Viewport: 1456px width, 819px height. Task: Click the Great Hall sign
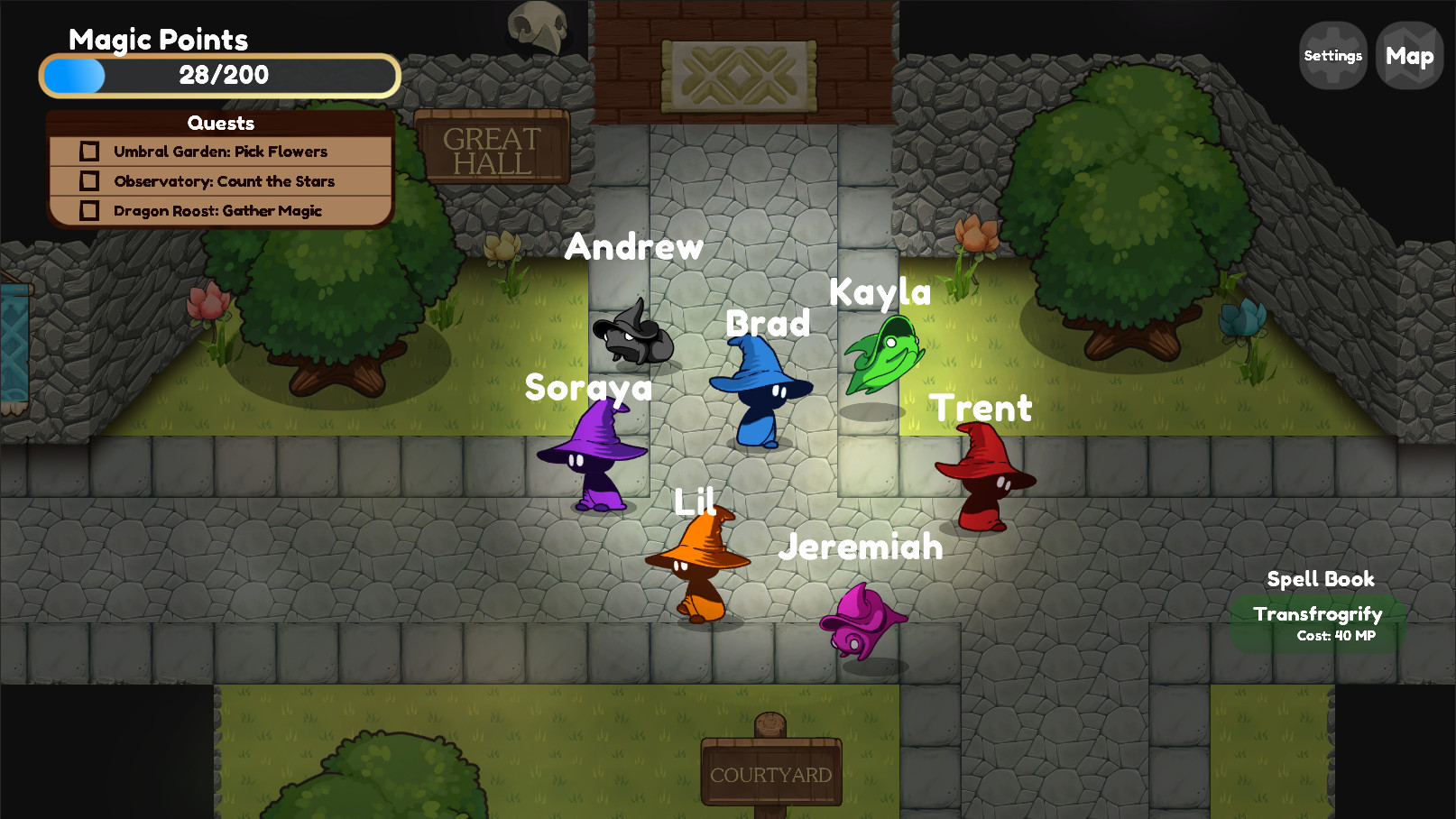[x=493, y=146]
